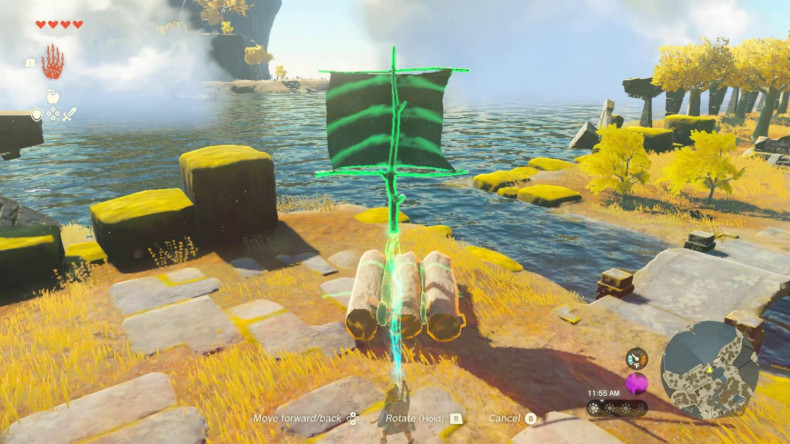Open the circular minimap
The image size is (790, 444).
[x=709, y=369]
